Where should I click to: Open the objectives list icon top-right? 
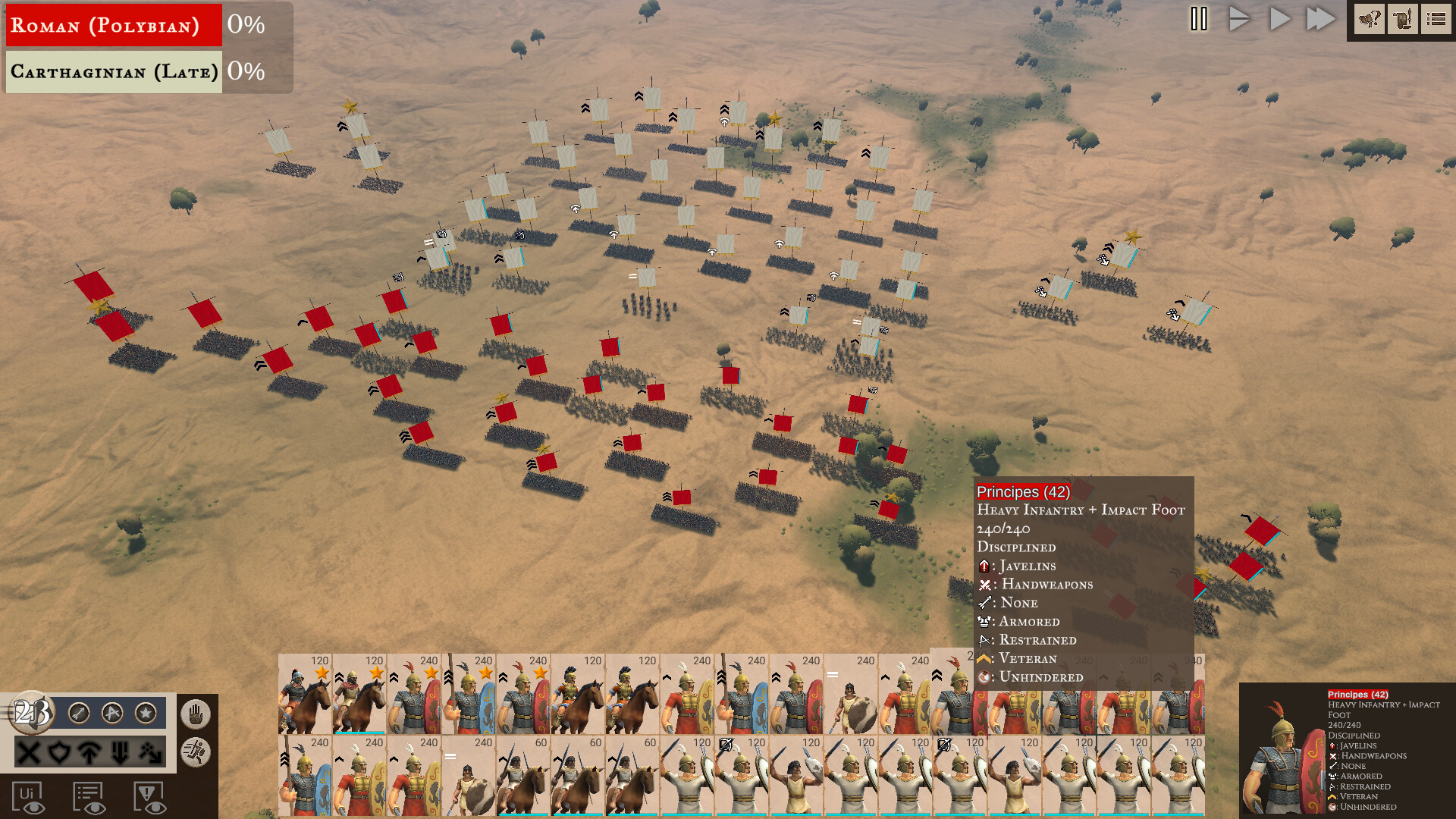[x=1436, y=20]
